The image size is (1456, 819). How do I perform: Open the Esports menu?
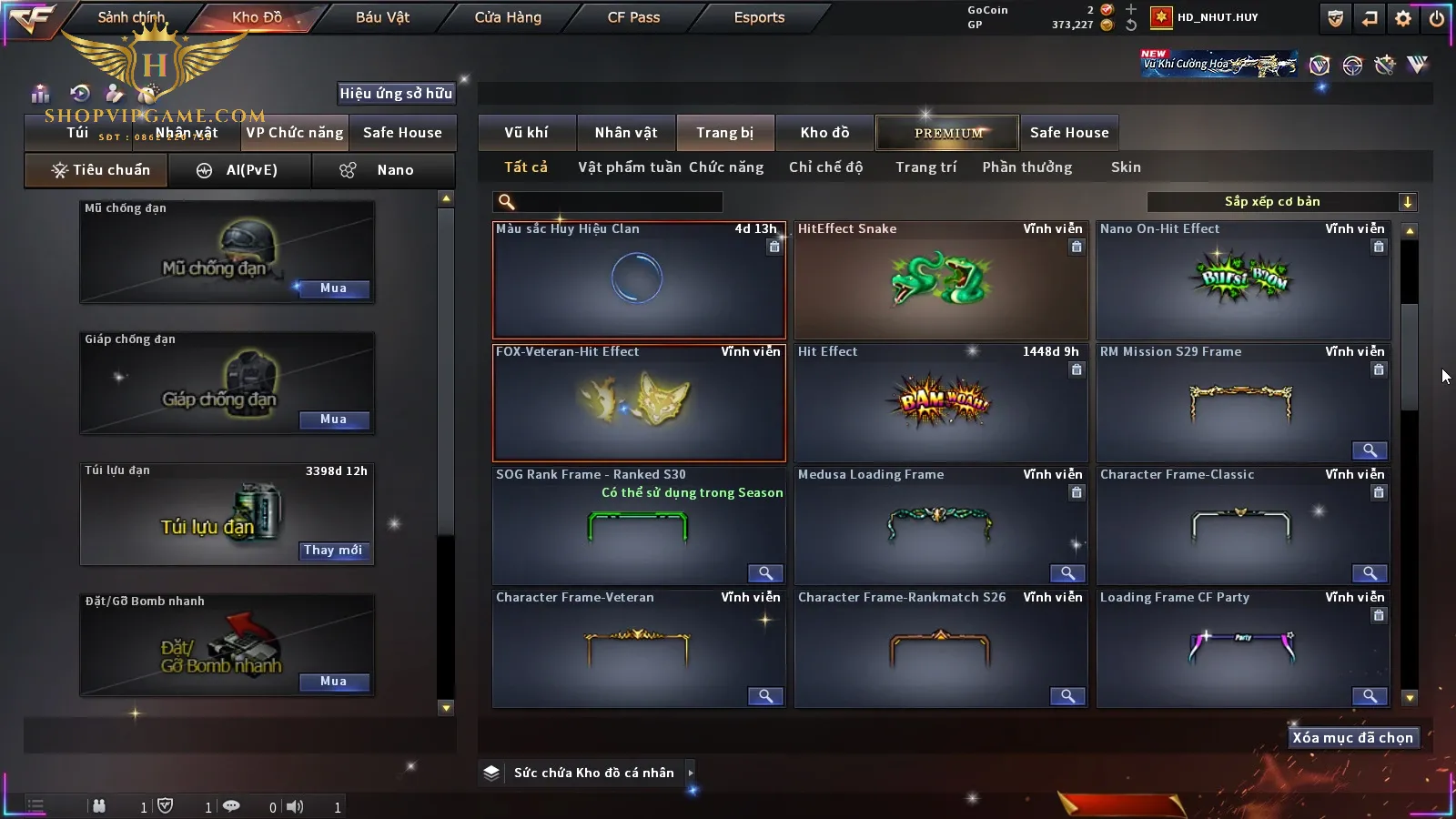coord(759,17)
